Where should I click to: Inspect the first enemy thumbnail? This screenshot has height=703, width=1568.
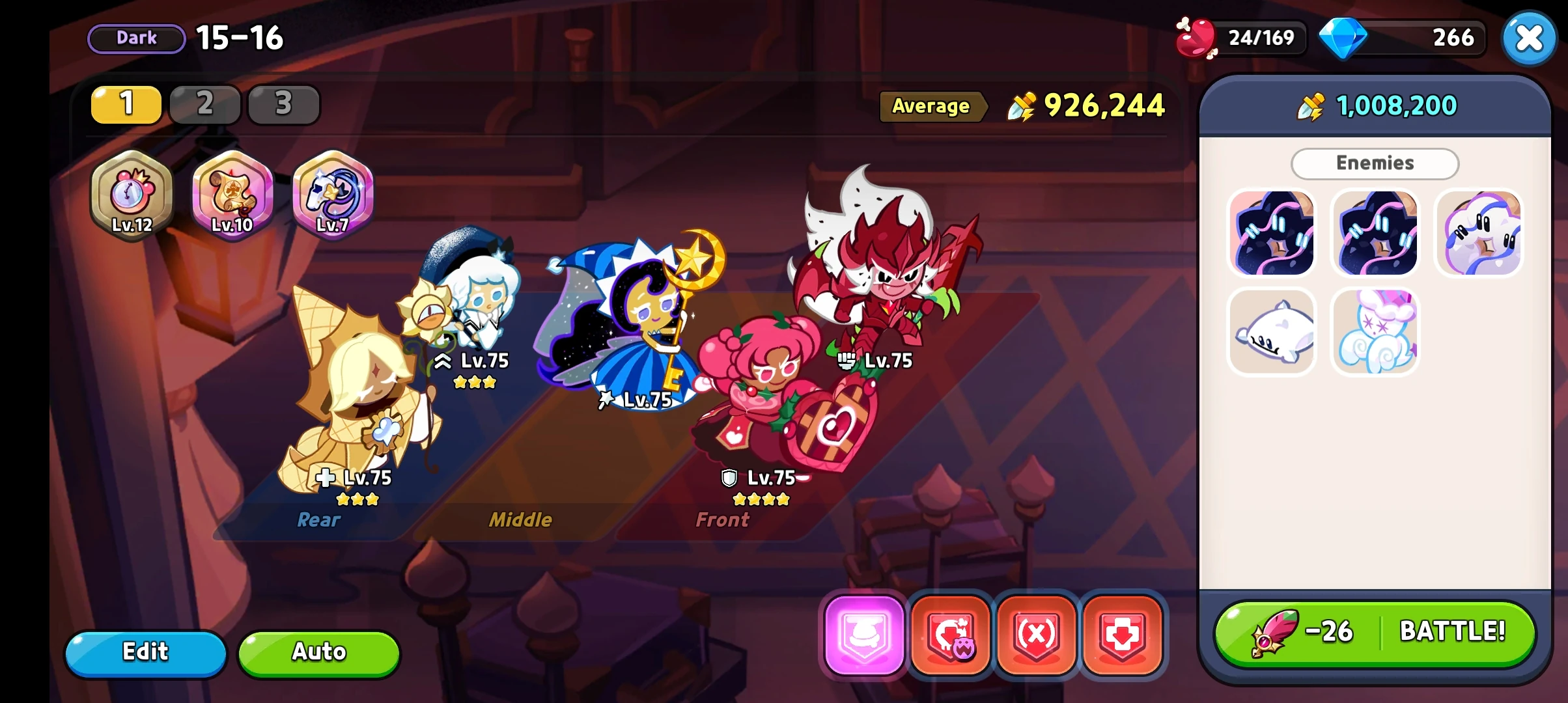pos(1272,233)
